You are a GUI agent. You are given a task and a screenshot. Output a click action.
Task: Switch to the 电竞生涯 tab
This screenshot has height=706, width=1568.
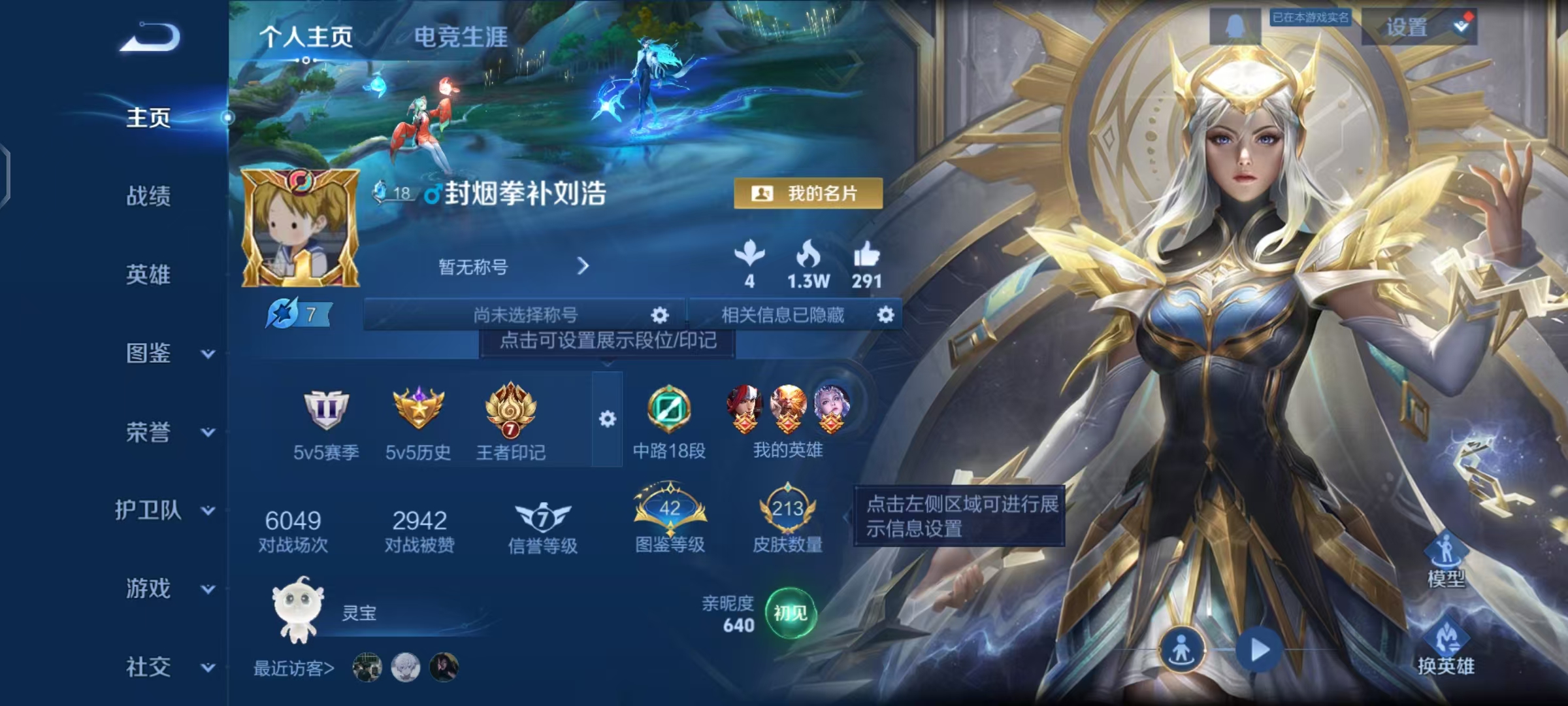point(461,37)
